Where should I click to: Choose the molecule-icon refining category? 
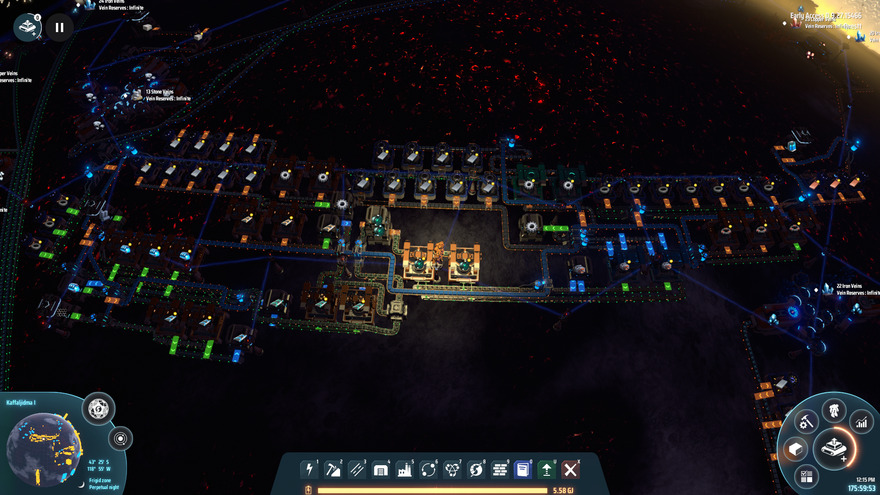tap(452, 469)
